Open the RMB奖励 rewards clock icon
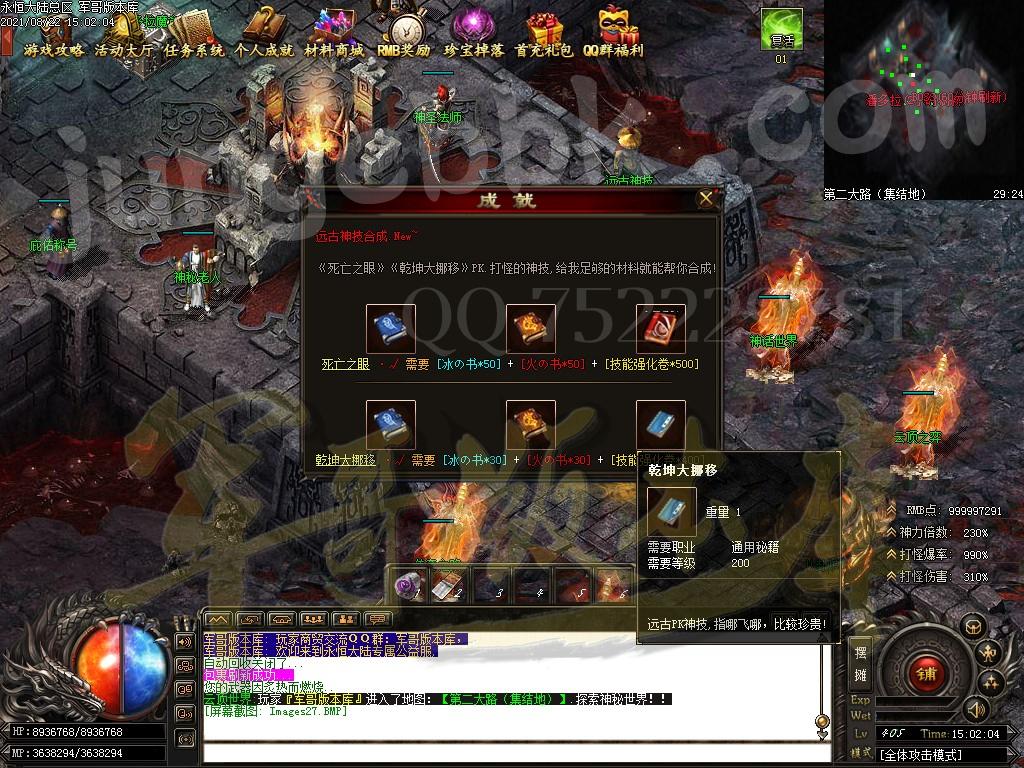This screenshot has width=1024, height=768. click(404, 34)
